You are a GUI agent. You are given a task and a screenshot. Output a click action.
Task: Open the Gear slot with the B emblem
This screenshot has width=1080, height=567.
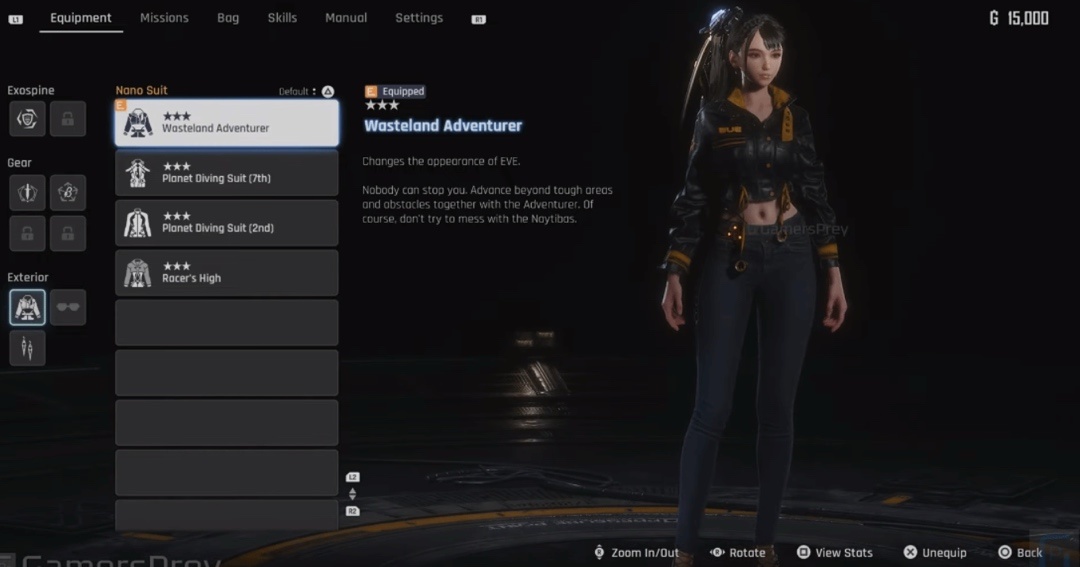[68, 192]
